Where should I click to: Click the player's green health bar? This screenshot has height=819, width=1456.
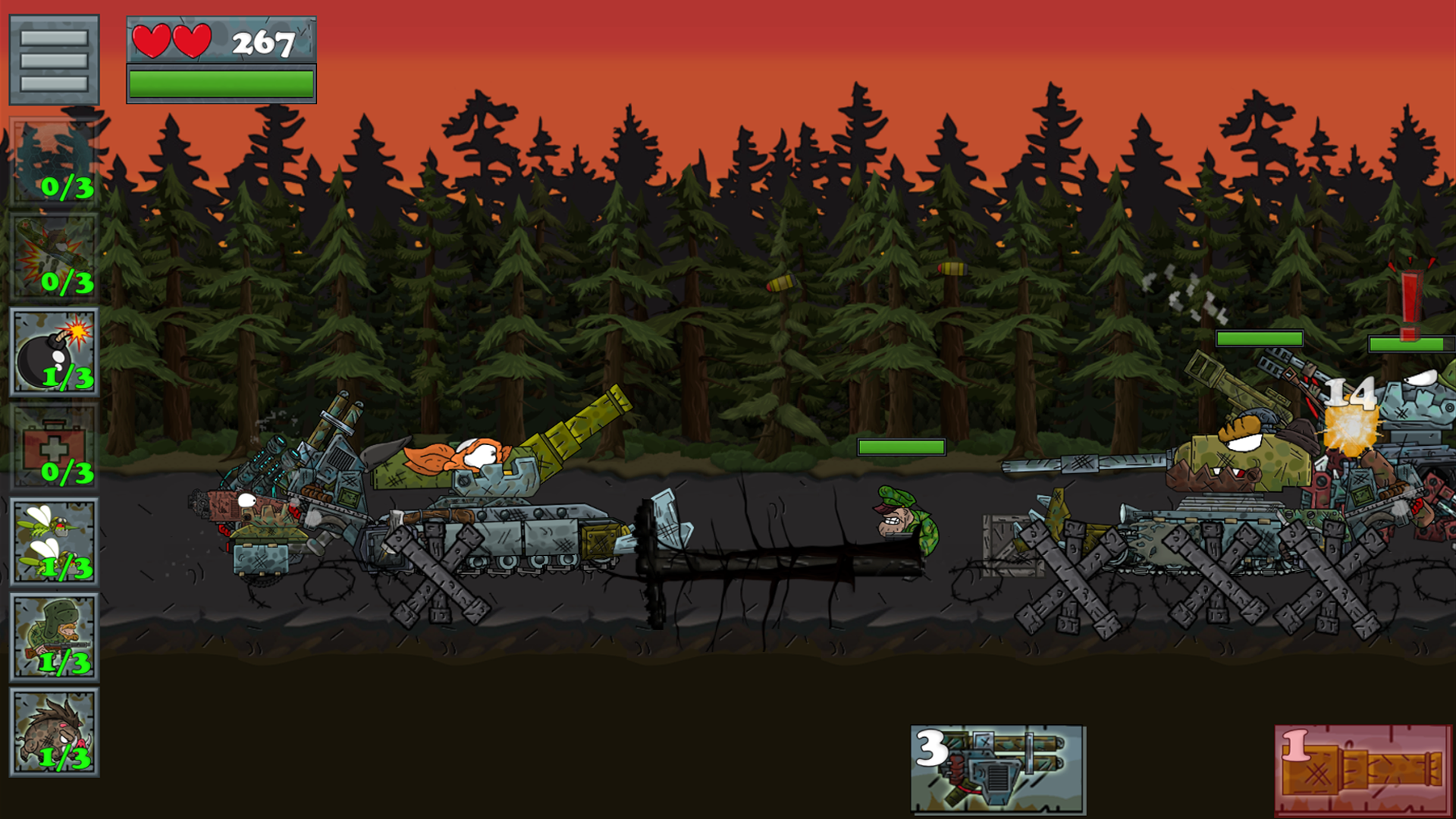[x=221, y=85]
